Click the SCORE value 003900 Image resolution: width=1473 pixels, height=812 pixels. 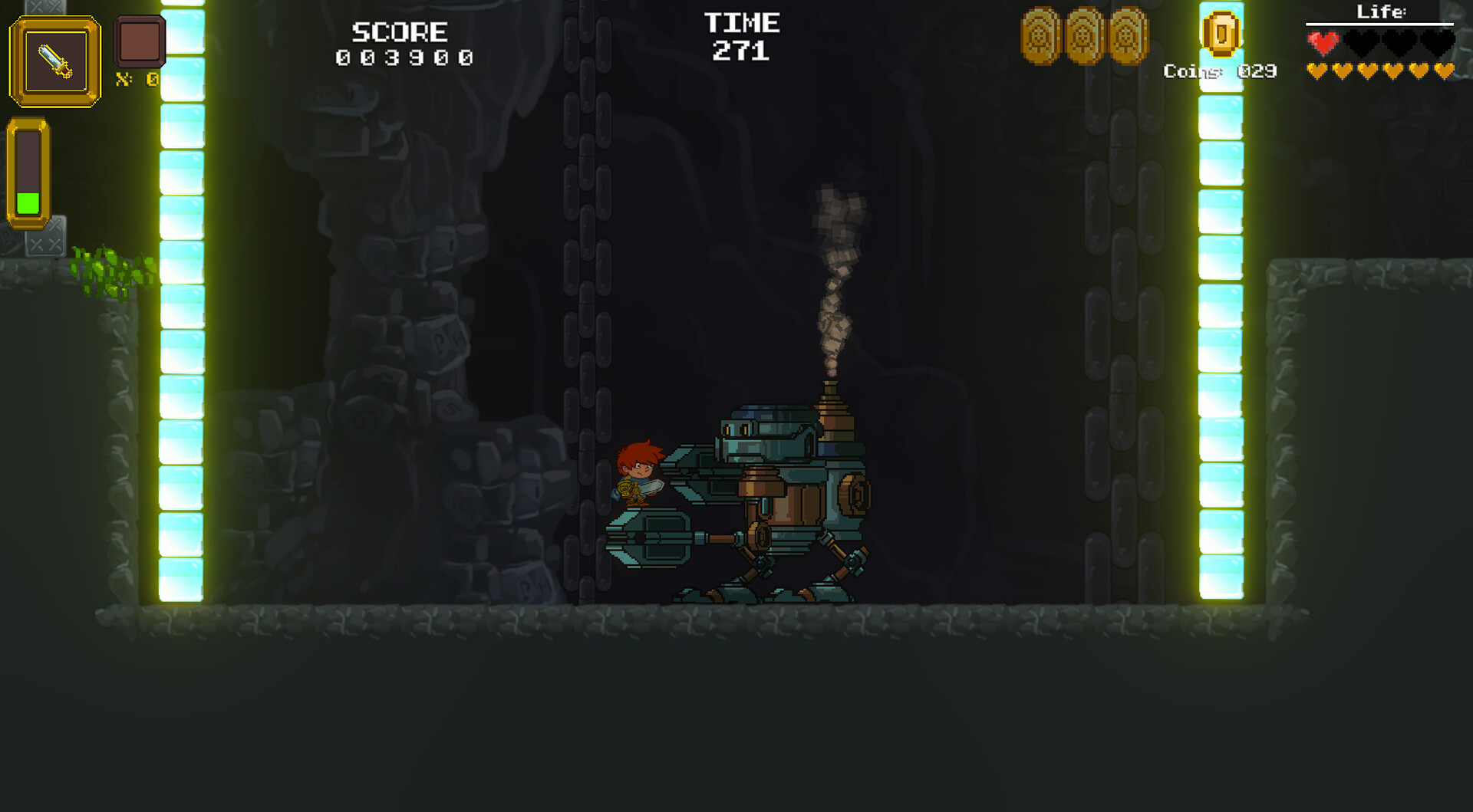pyautogui.click(x=403, y=55)
